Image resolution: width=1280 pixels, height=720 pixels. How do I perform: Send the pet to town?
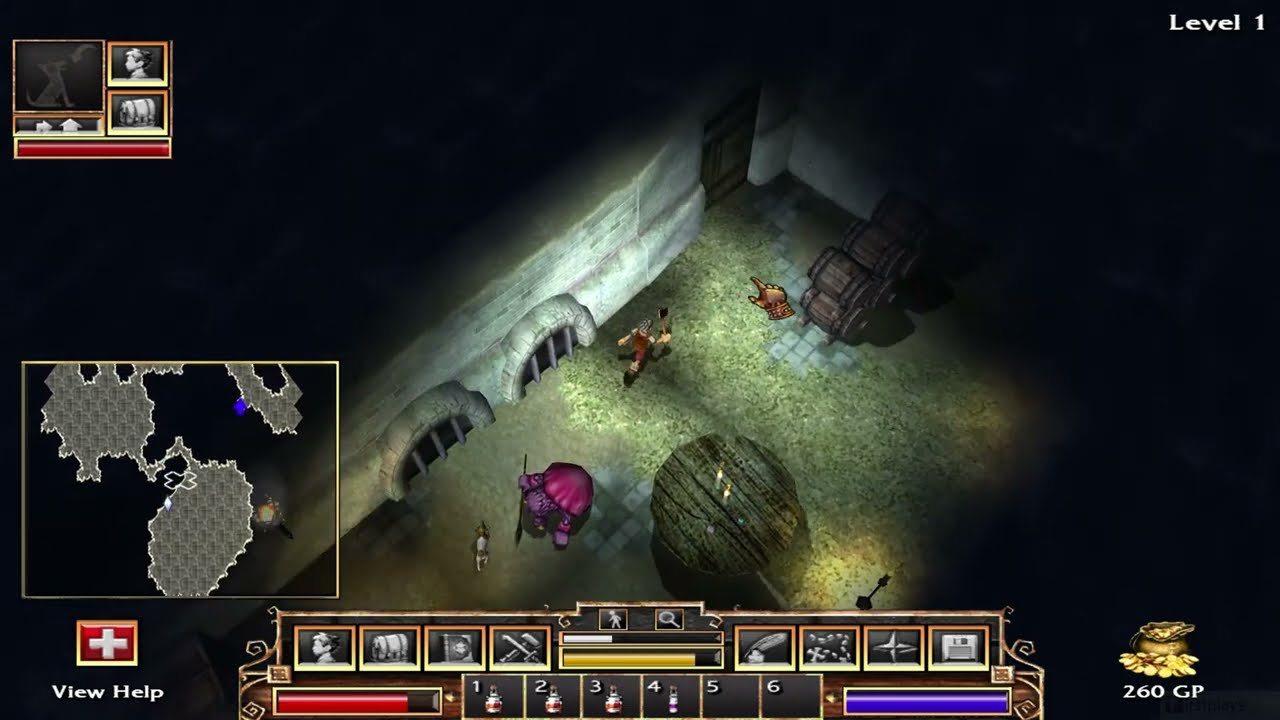pyautogui.click(x=58, y=126)
